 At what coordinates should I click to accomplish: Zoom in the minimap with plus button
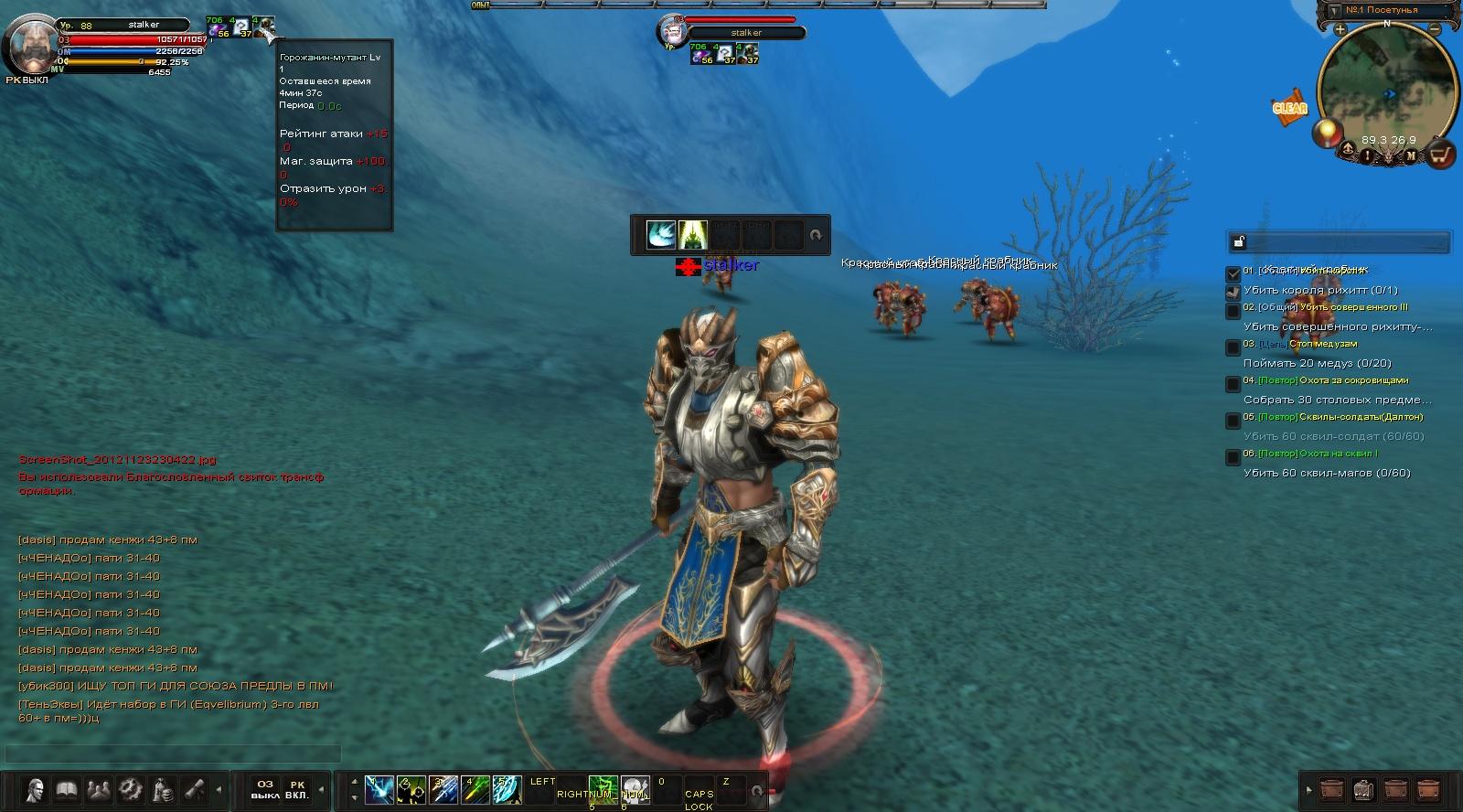1340,29
